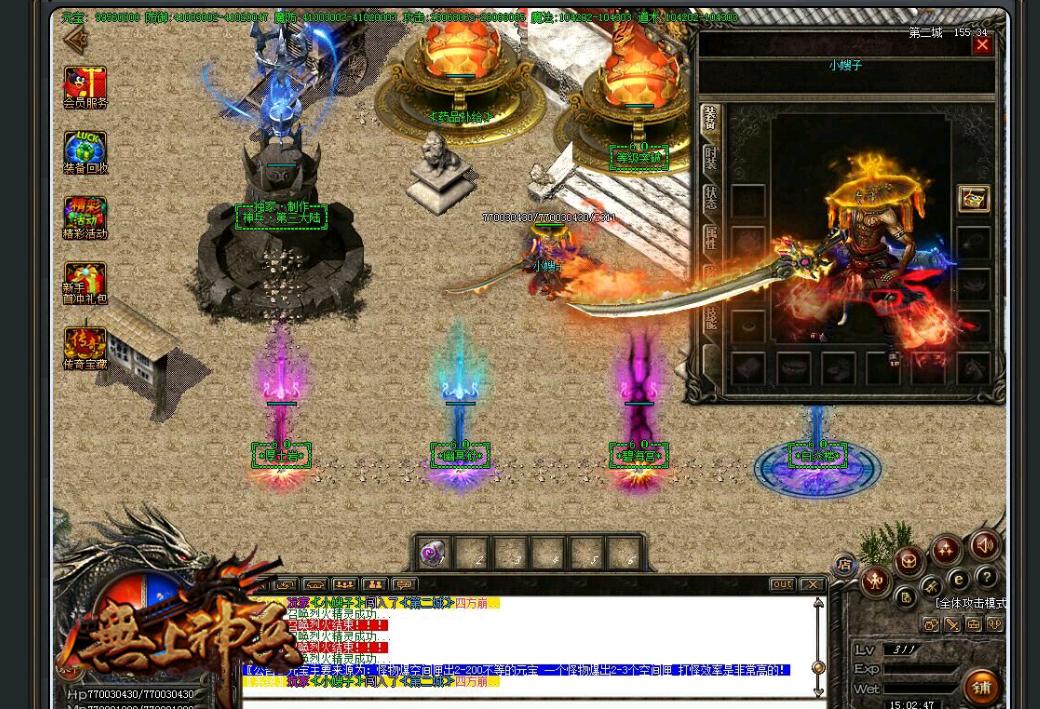Switch to the 属性 attributes tab
Viewport: 1040px width, 709px height.
pos(710,238)
